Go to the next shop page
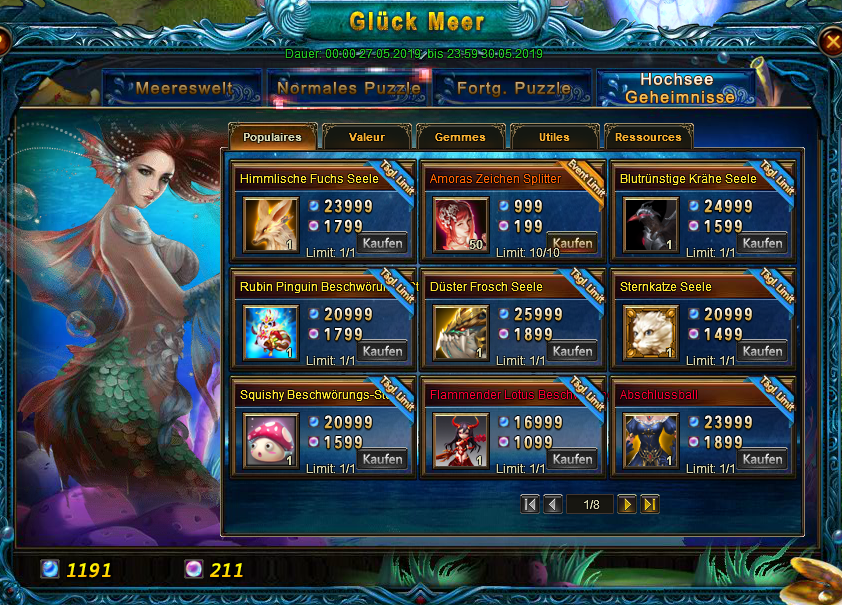 click(627, 504)
